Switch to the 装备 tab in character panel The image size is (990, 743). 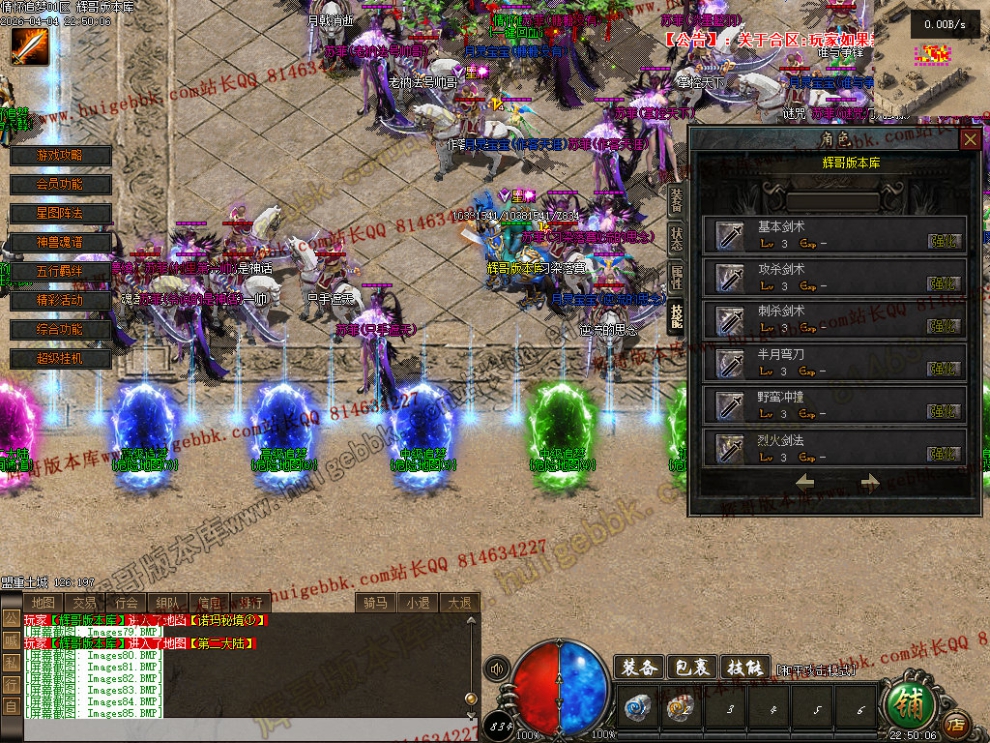[x=676, y=200]
